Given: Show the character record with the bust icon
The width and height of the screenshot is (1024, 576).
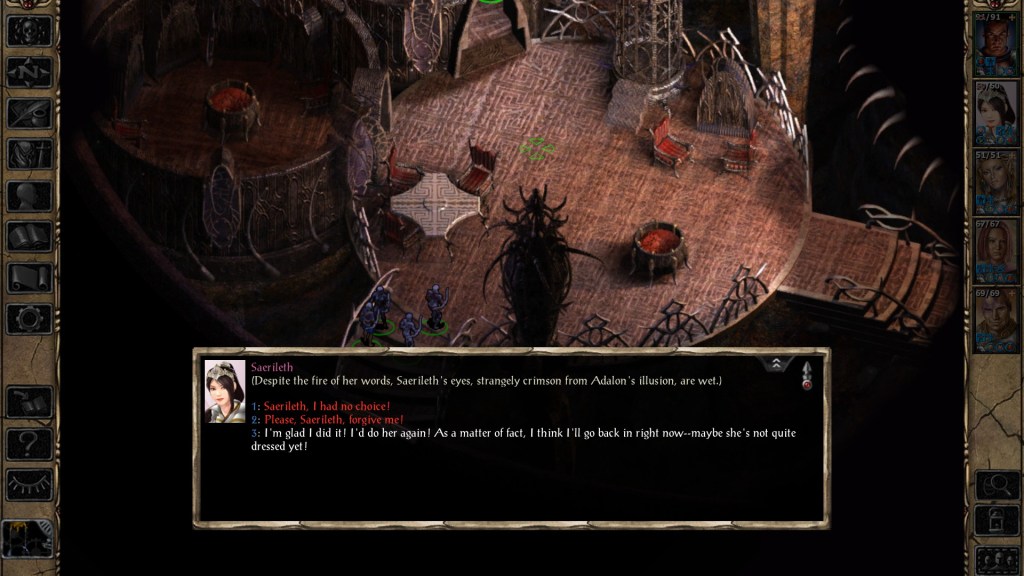Looking at the screenshot, I should pyautogui.click(x=29, y=196).
